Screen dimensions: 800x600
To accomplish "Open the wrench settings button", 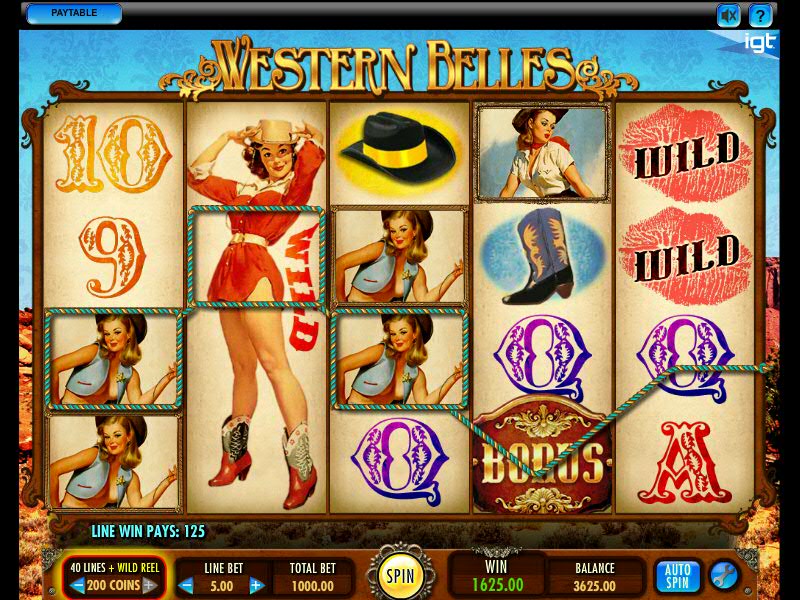I will pyautogui.click(x=724, y=576).
